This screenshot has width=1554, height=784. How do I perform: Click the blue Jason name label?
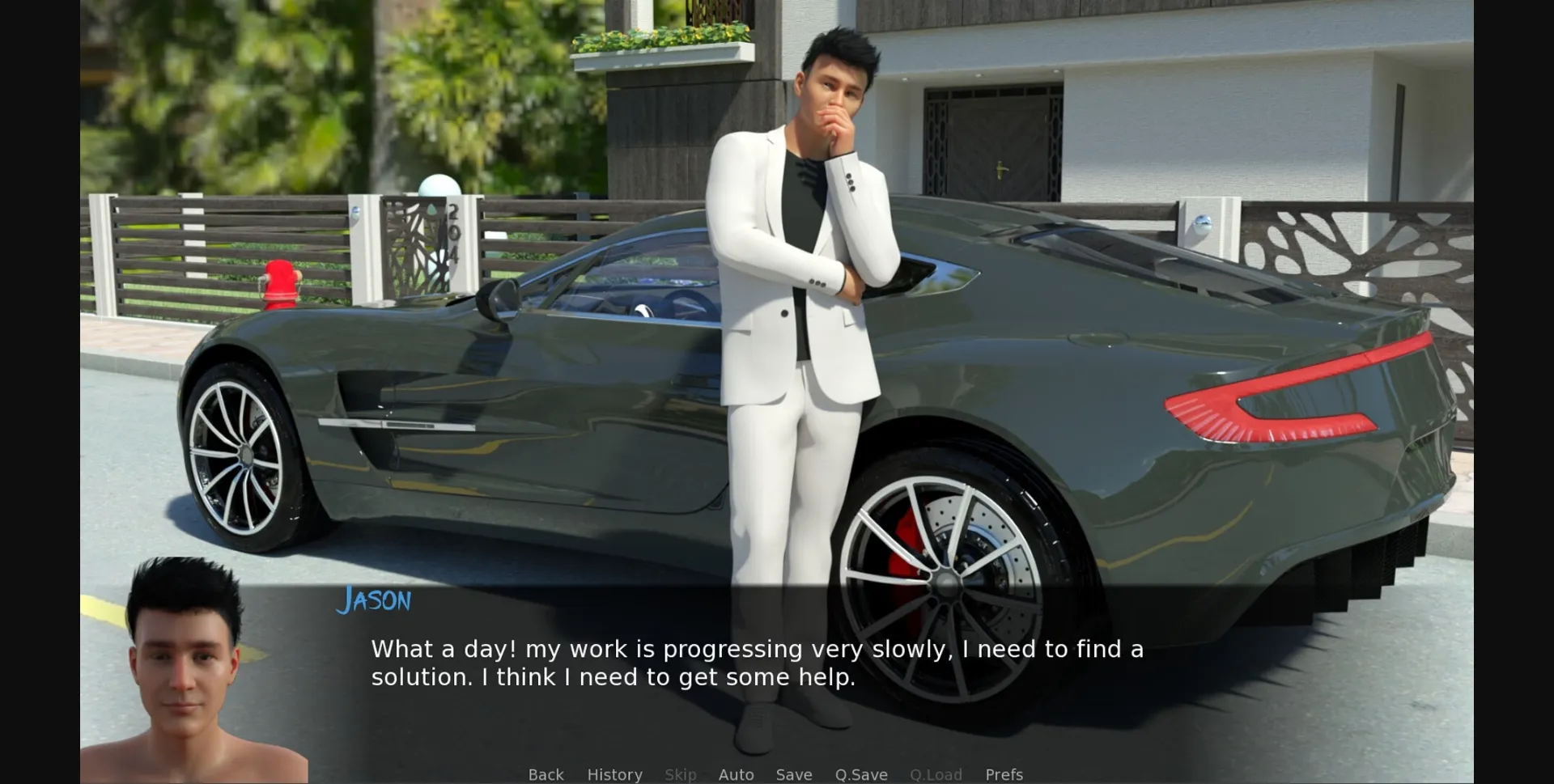click(375, 600)
